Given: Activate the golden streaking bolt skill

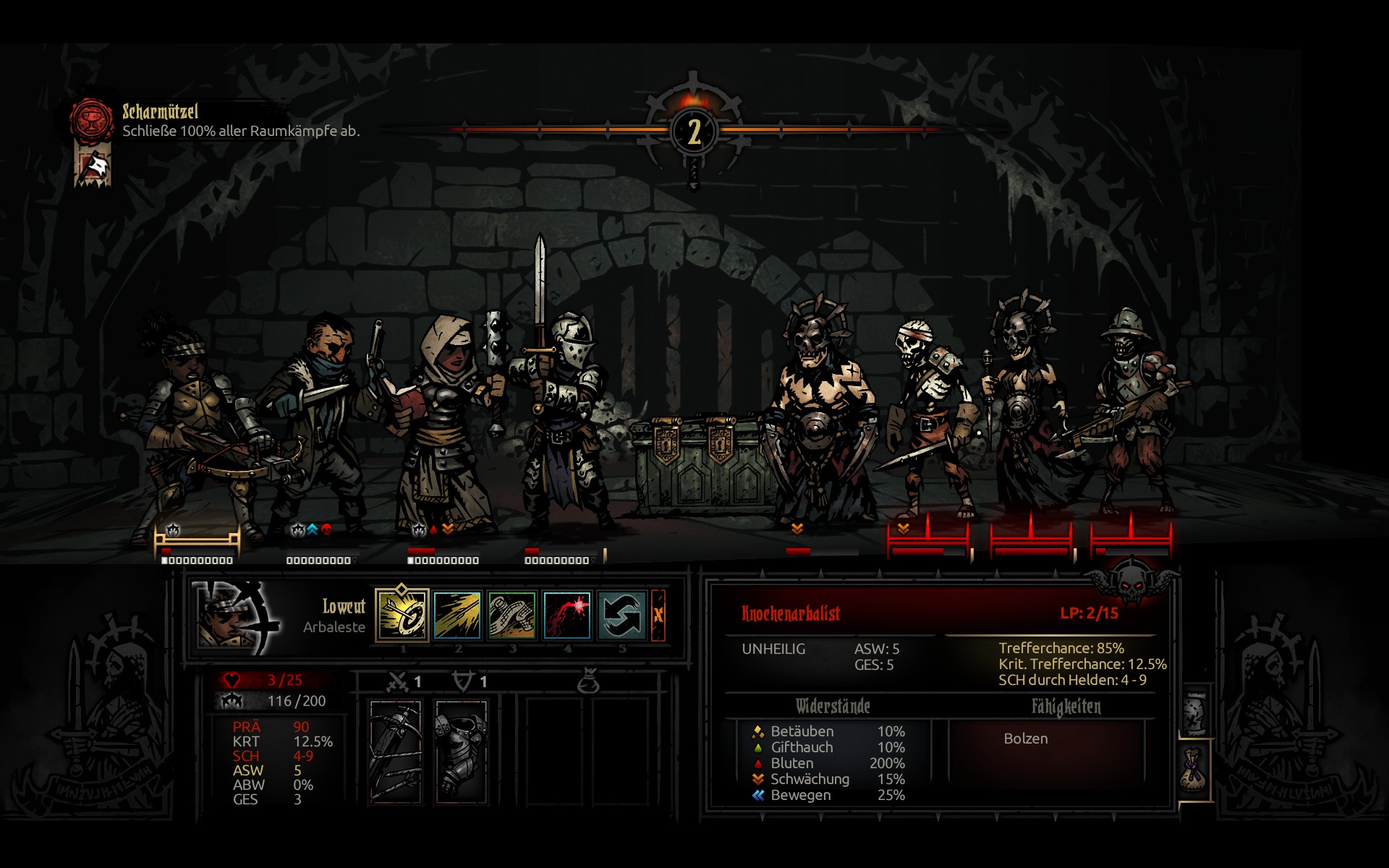Looking at the screenshot, I should click(x=457, y=616).
